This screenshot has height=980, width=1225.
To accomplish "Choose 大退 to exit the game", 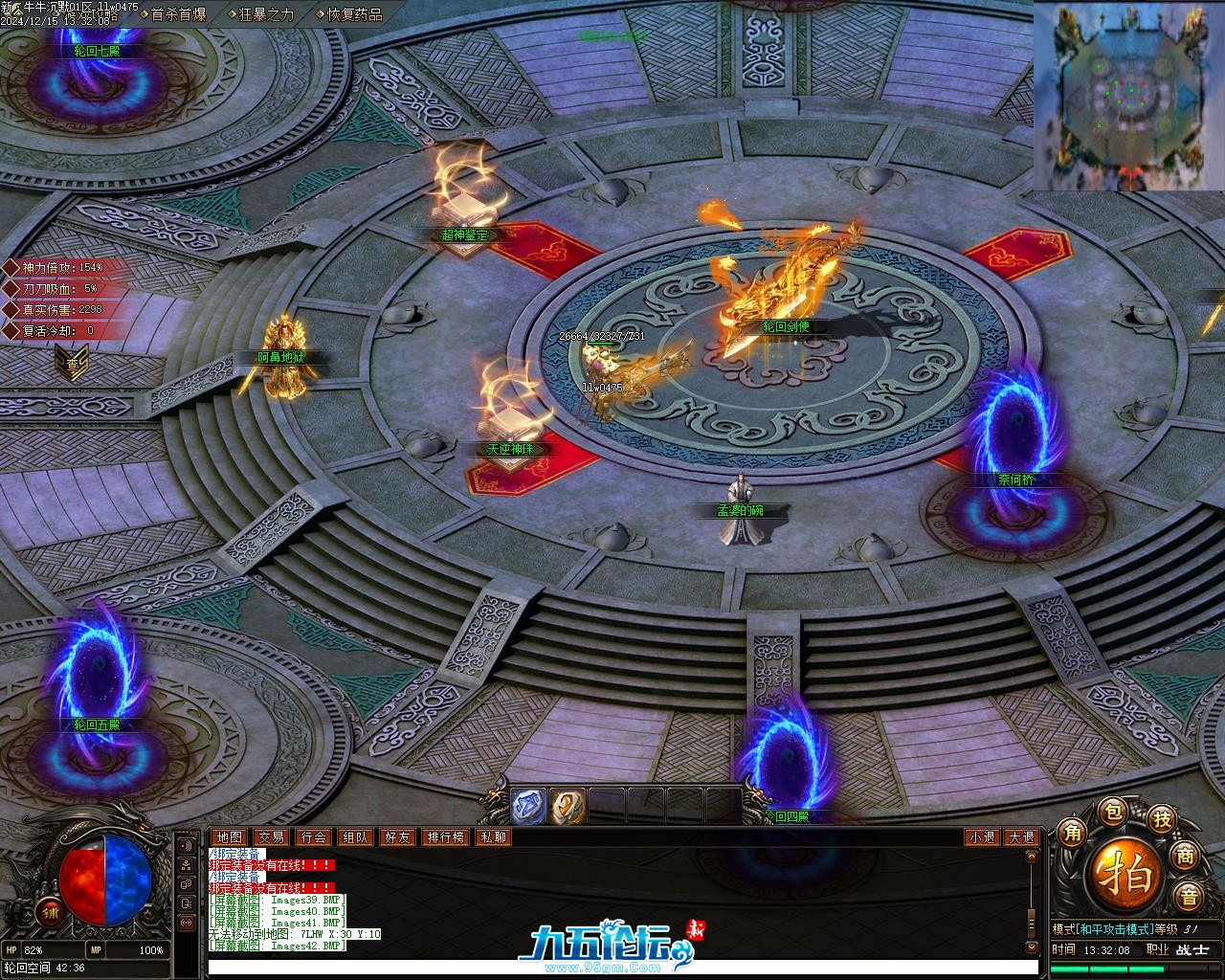I will 1021,837.
